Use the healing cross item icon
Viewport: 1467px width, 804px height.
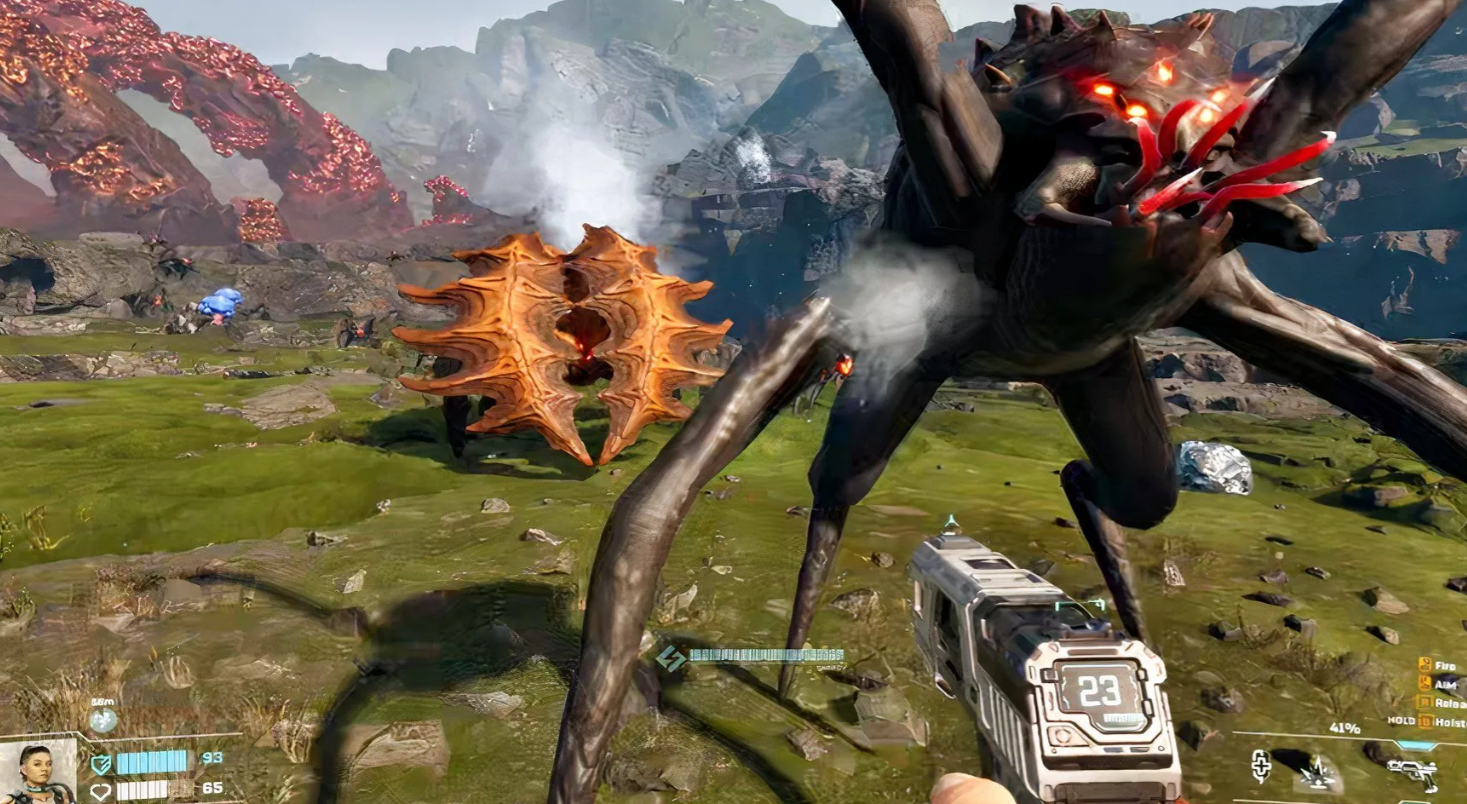coord(1261,766)
